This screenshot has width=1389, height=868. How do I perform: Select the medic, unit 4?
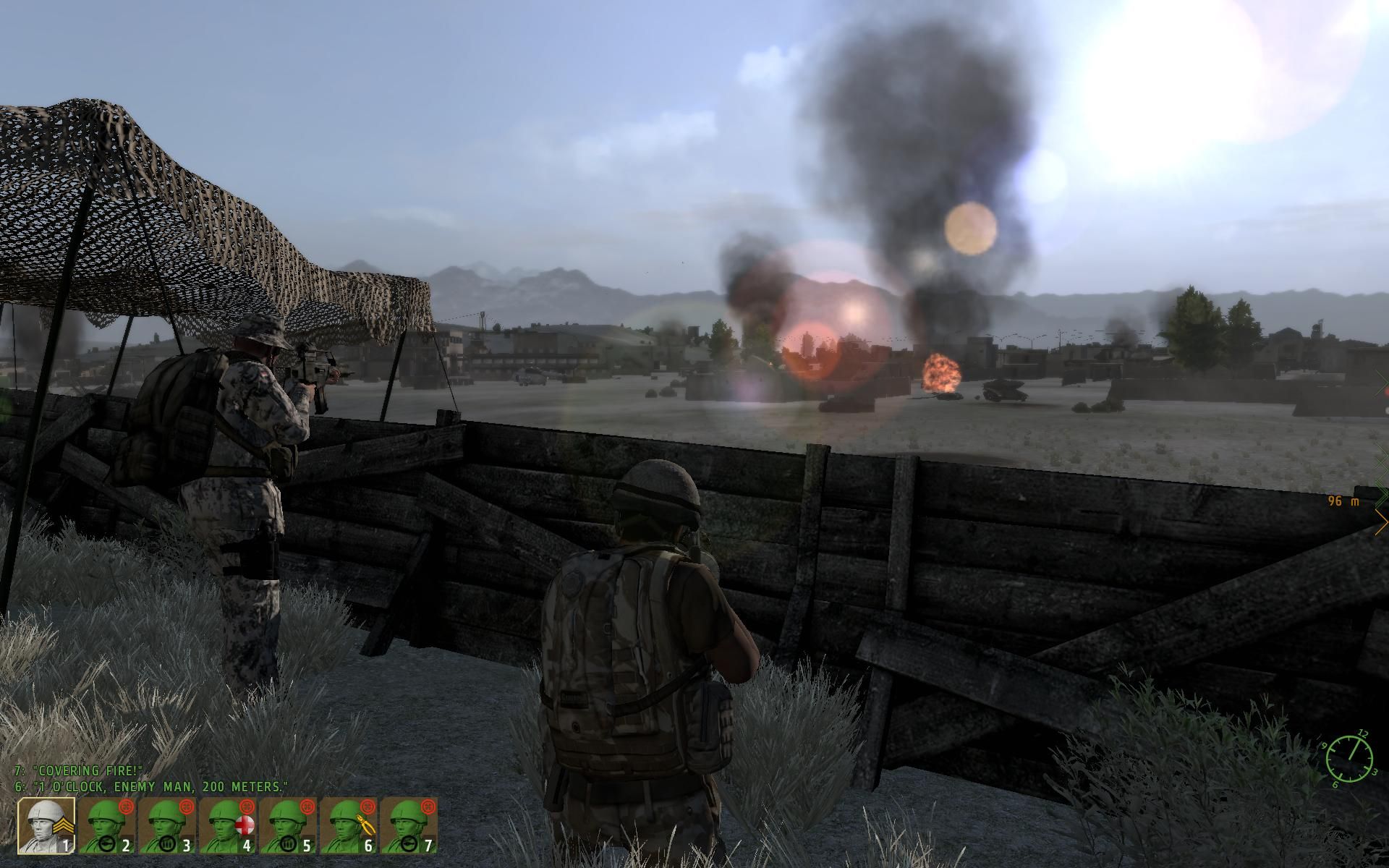click(x=227, y=825)
